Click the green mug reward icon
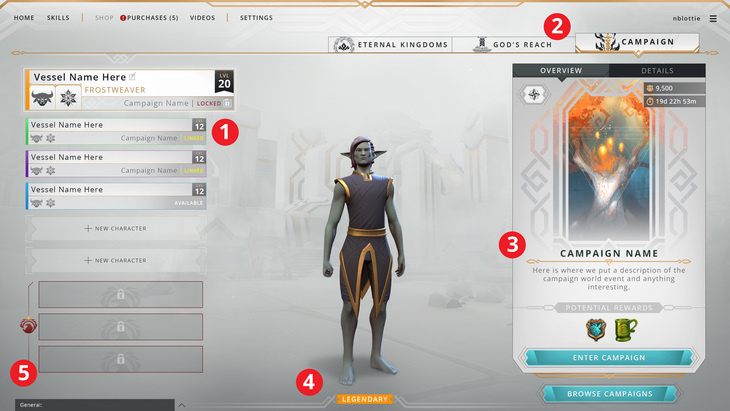Image resolution: width=730 pixels, height=411 pixels. (x=626, y=328)
